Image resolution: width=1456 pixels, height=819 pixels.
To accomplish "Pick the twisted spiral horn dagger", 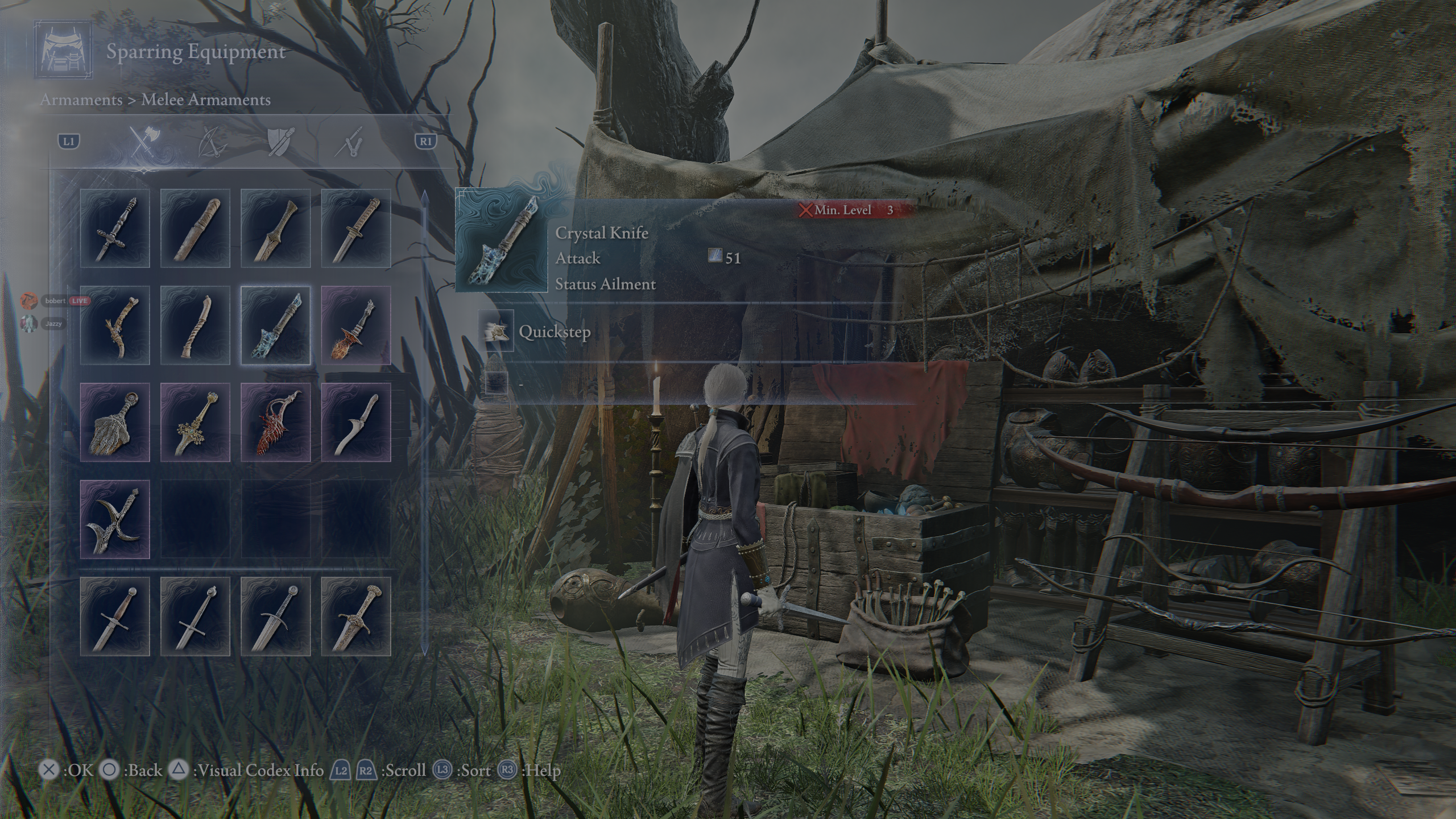I will click(195, 325).
